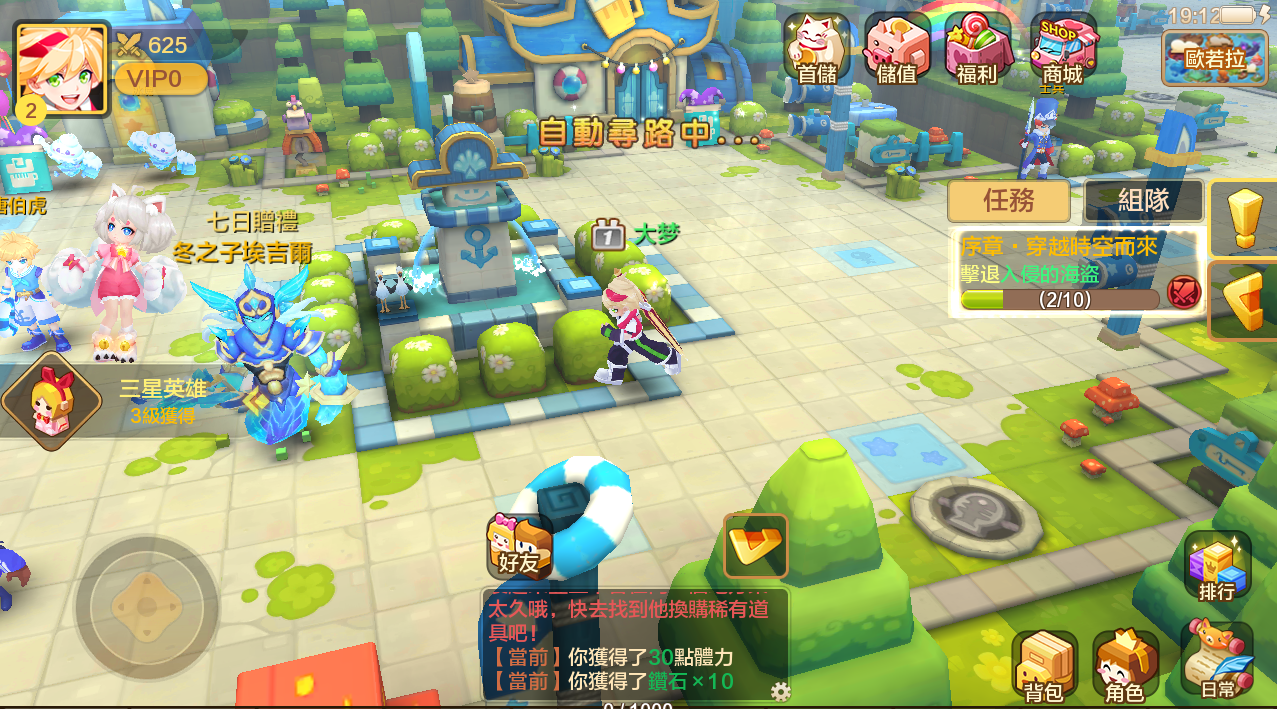Open the 角色 character screen

(1125, 666)
